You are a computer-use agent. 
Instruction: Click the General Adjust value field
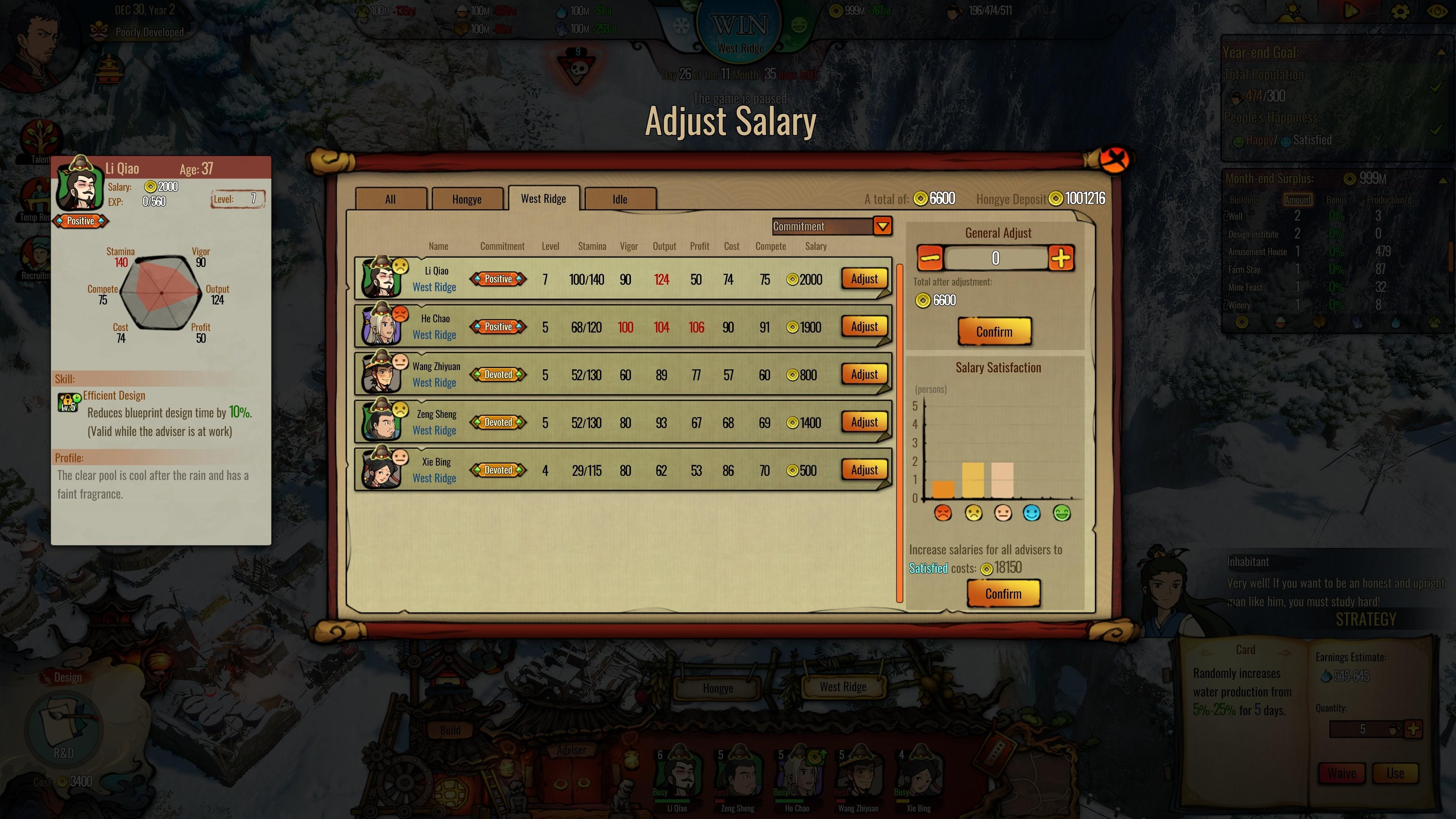click(995, 259)
